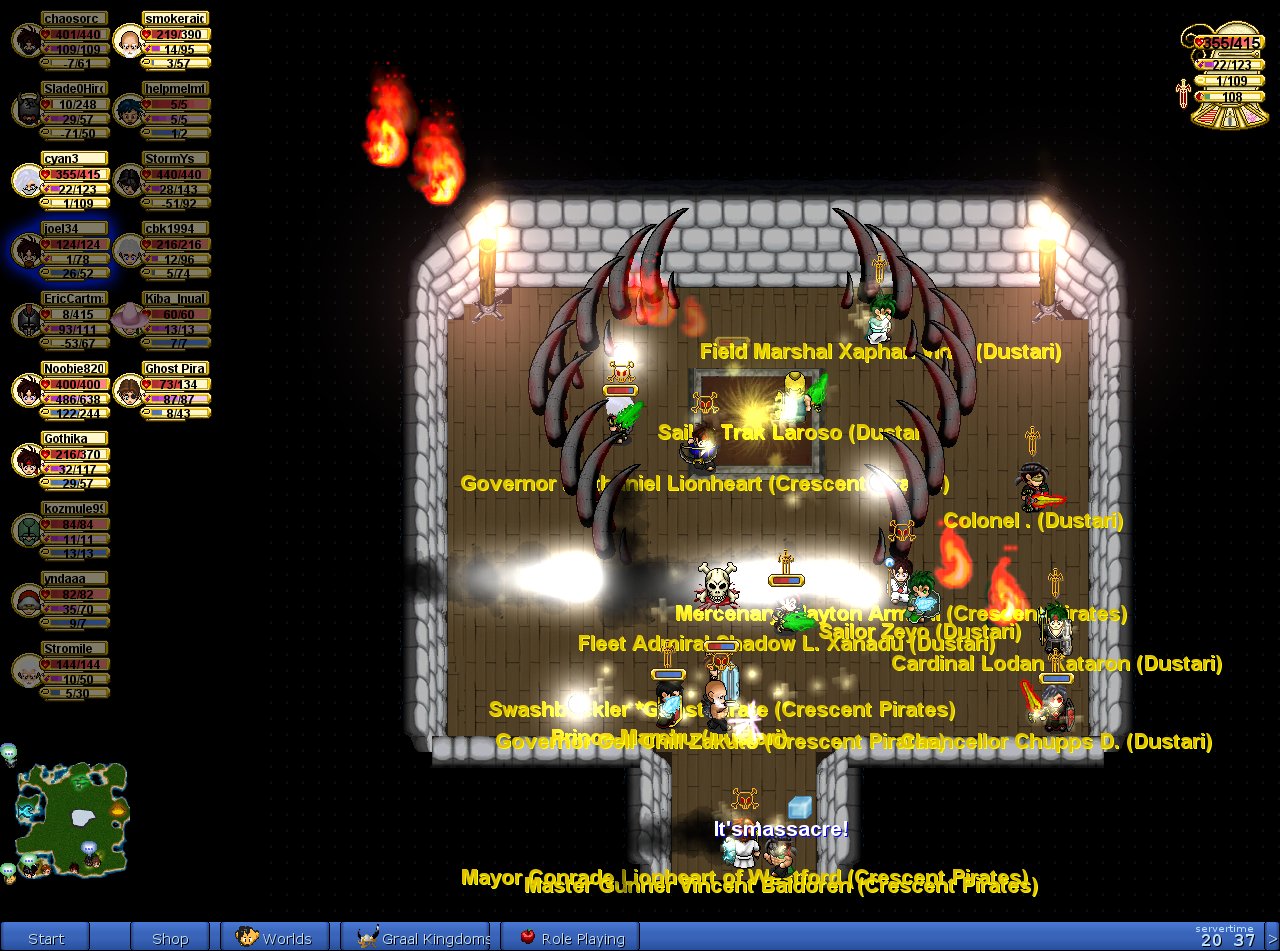Image resolution: width=1280 pixels, height=951 pixels.
Task: Select party member chaosorc's portrait
Action: tap(27, 40)
